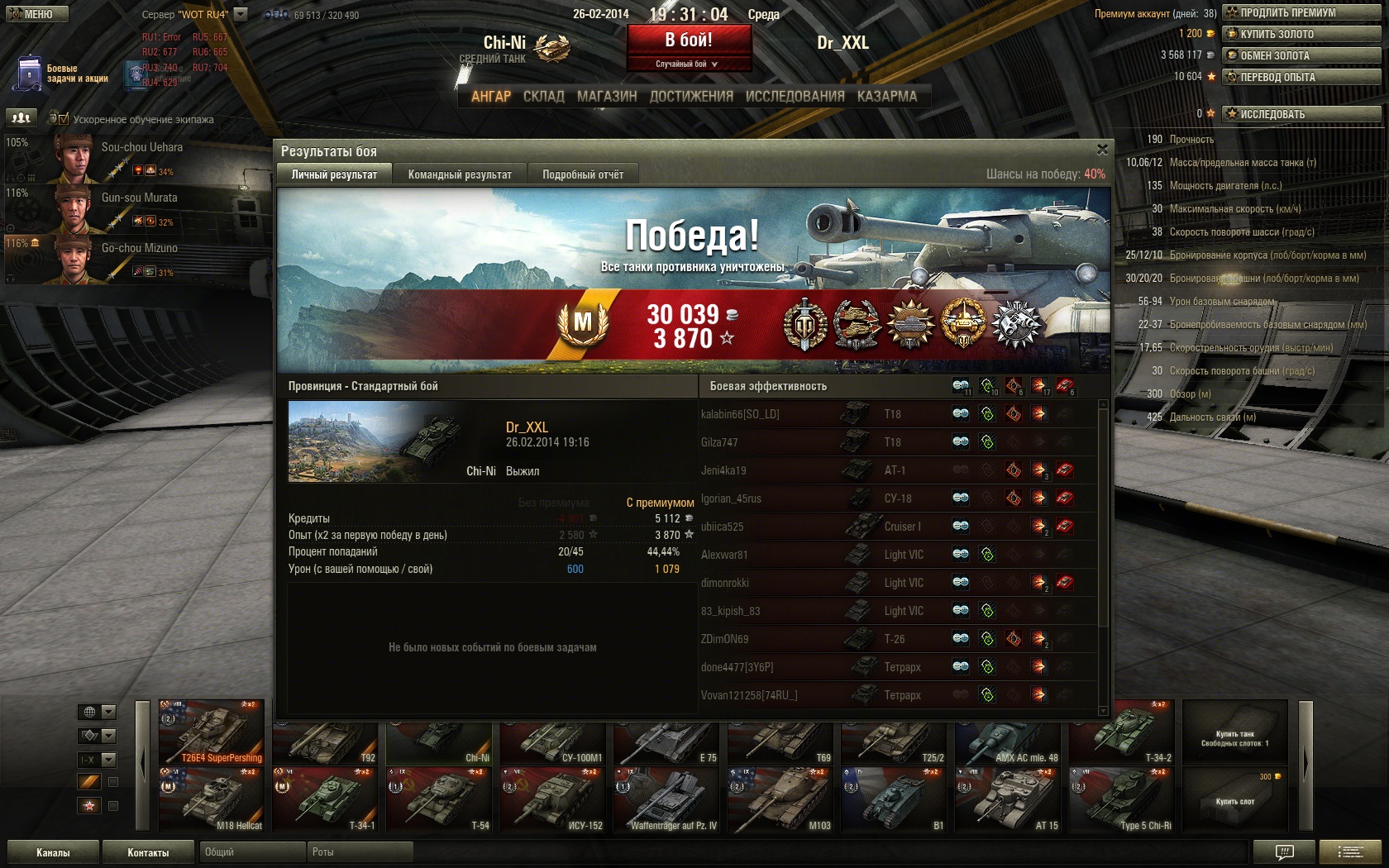The image size is (1389, 868).
Task: Go to the СКЛАД section
Action: tap(543, 97)
